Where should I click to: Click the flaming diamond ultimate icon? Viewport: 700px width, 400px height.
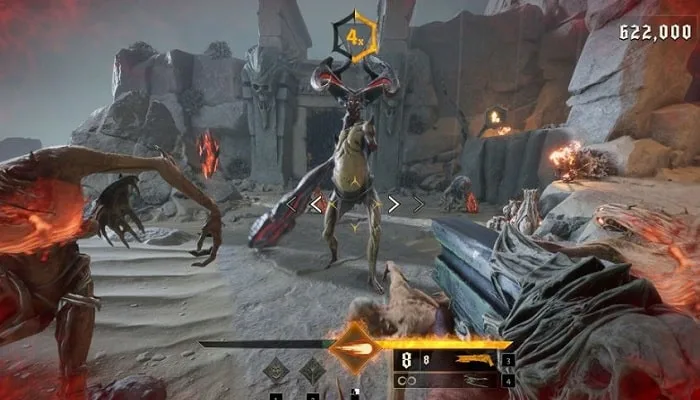click(x=358, y=348)
